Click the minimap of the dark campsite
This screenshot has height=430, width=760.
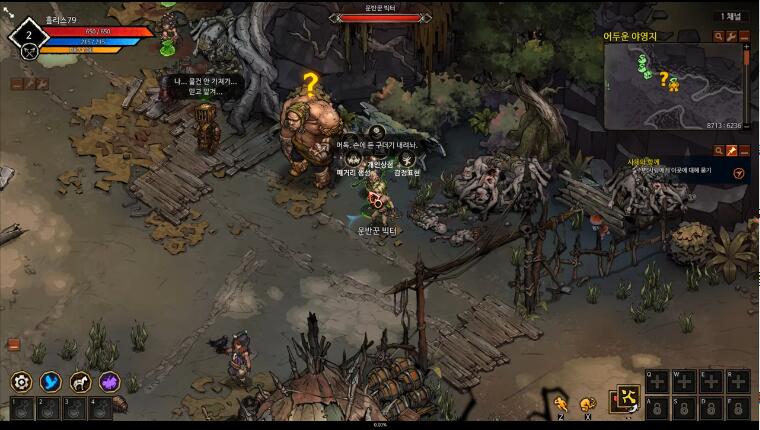coord(673,87)
